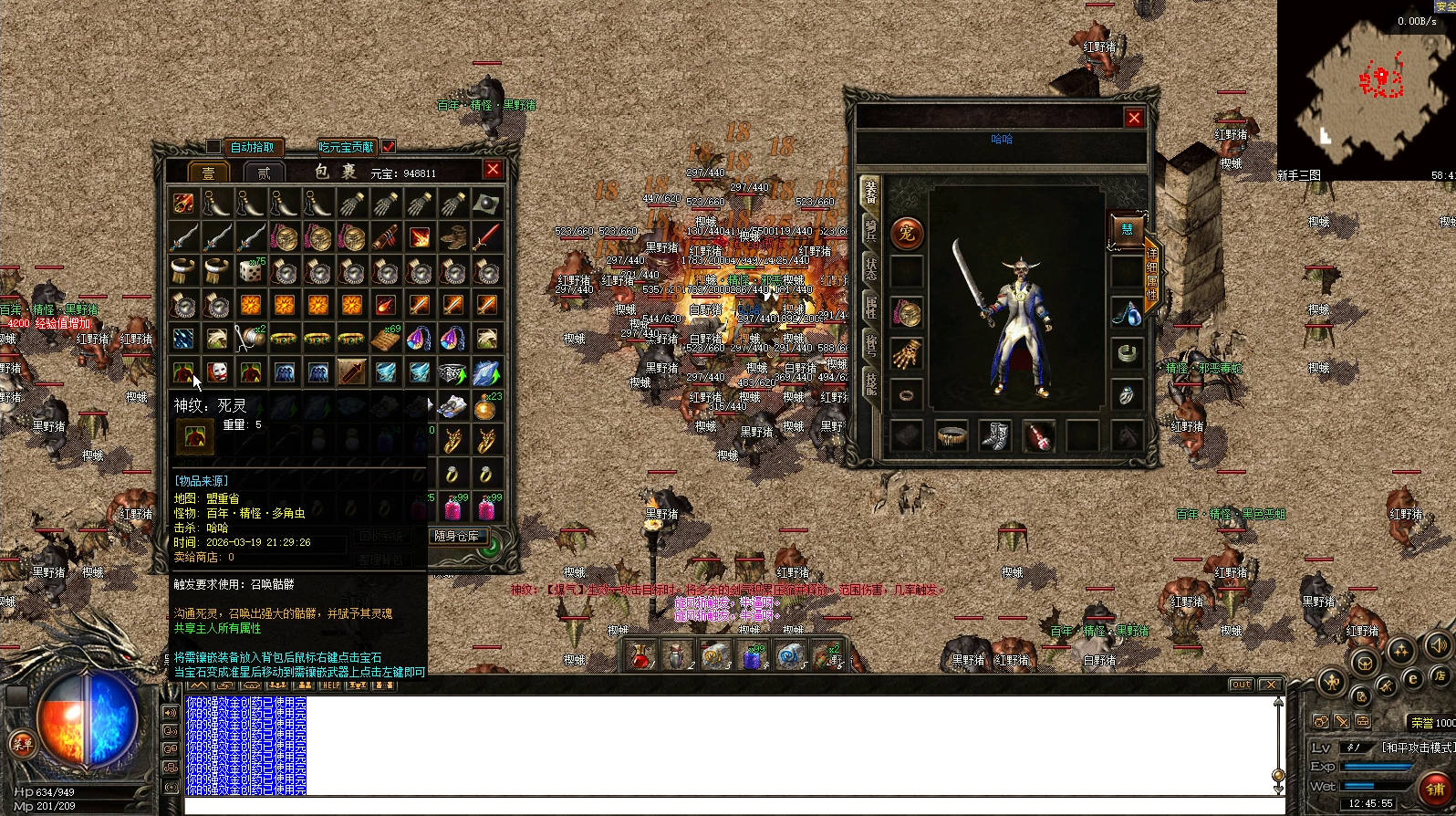This screenshot has width=1456, height=816.
Task: Untick the 吃元宝贡献 checkbox
Action: coord(389,147)
